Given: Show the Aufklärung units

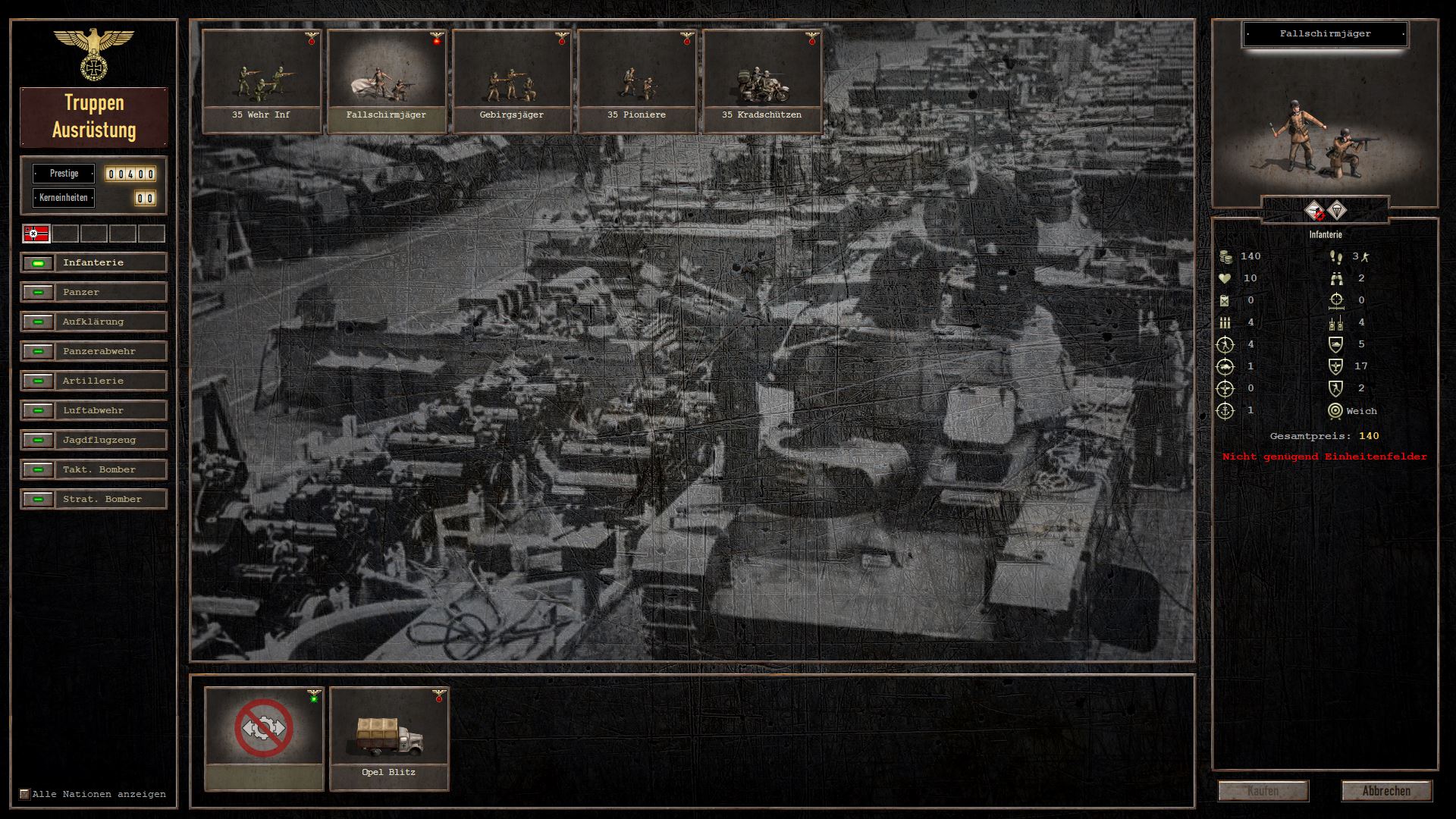Looking at the screenshot, I should pos(94,322).
